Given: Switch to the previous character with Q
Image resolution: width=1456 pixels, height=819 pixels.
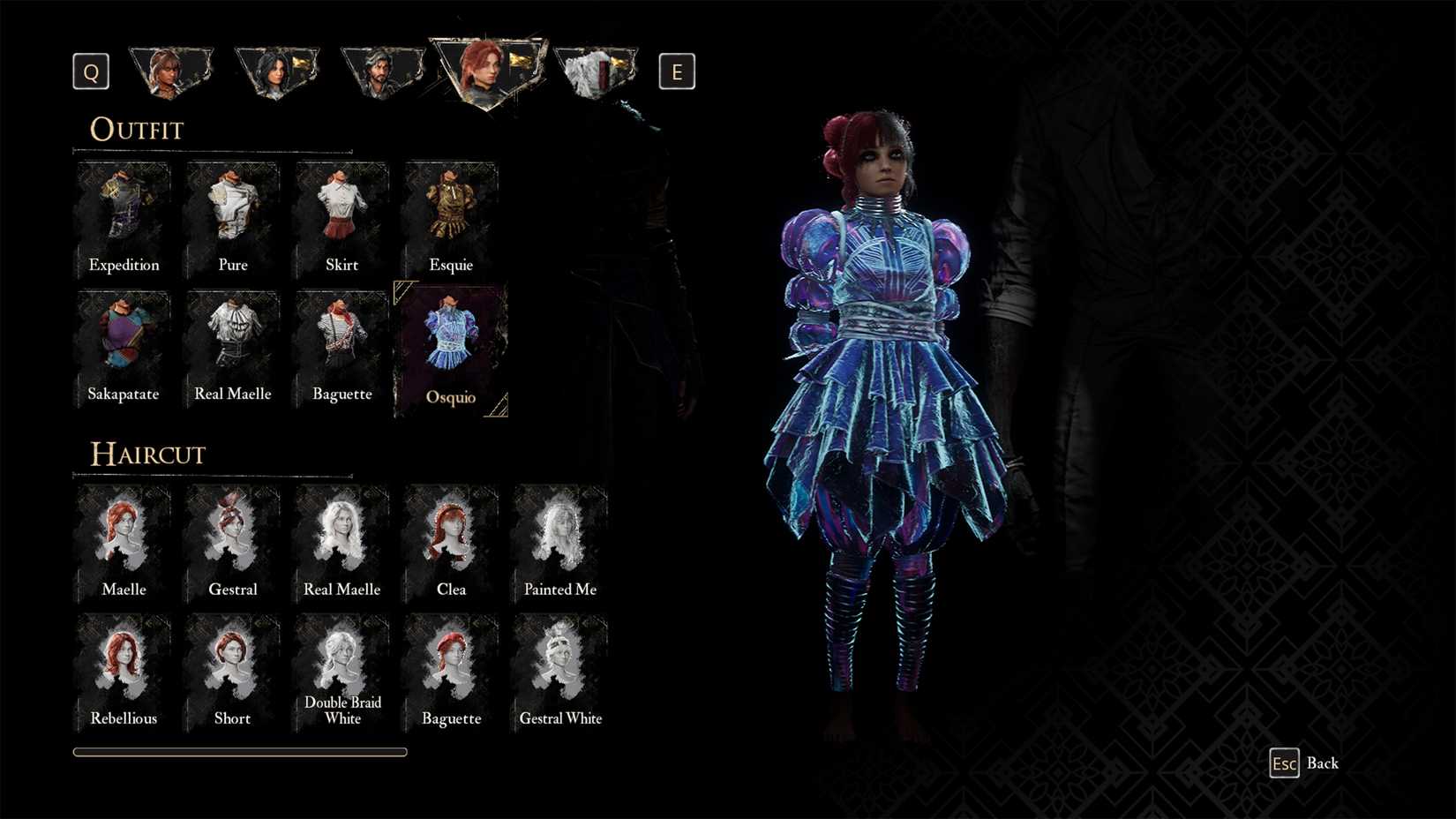Looking at the screenshot, I should [x=90, y=71].
